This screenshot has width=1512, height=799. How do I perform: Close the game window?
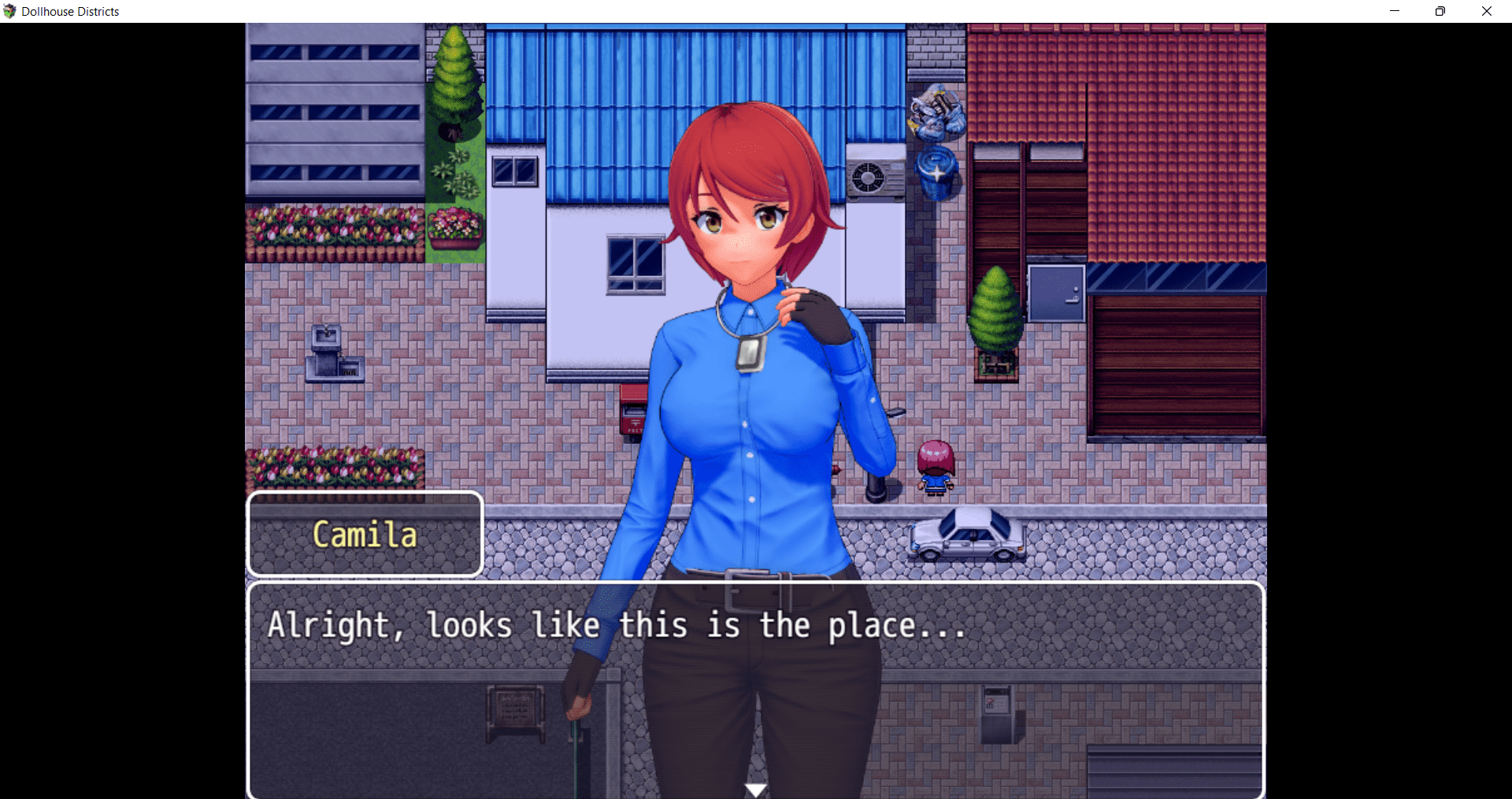(1487, 11)
